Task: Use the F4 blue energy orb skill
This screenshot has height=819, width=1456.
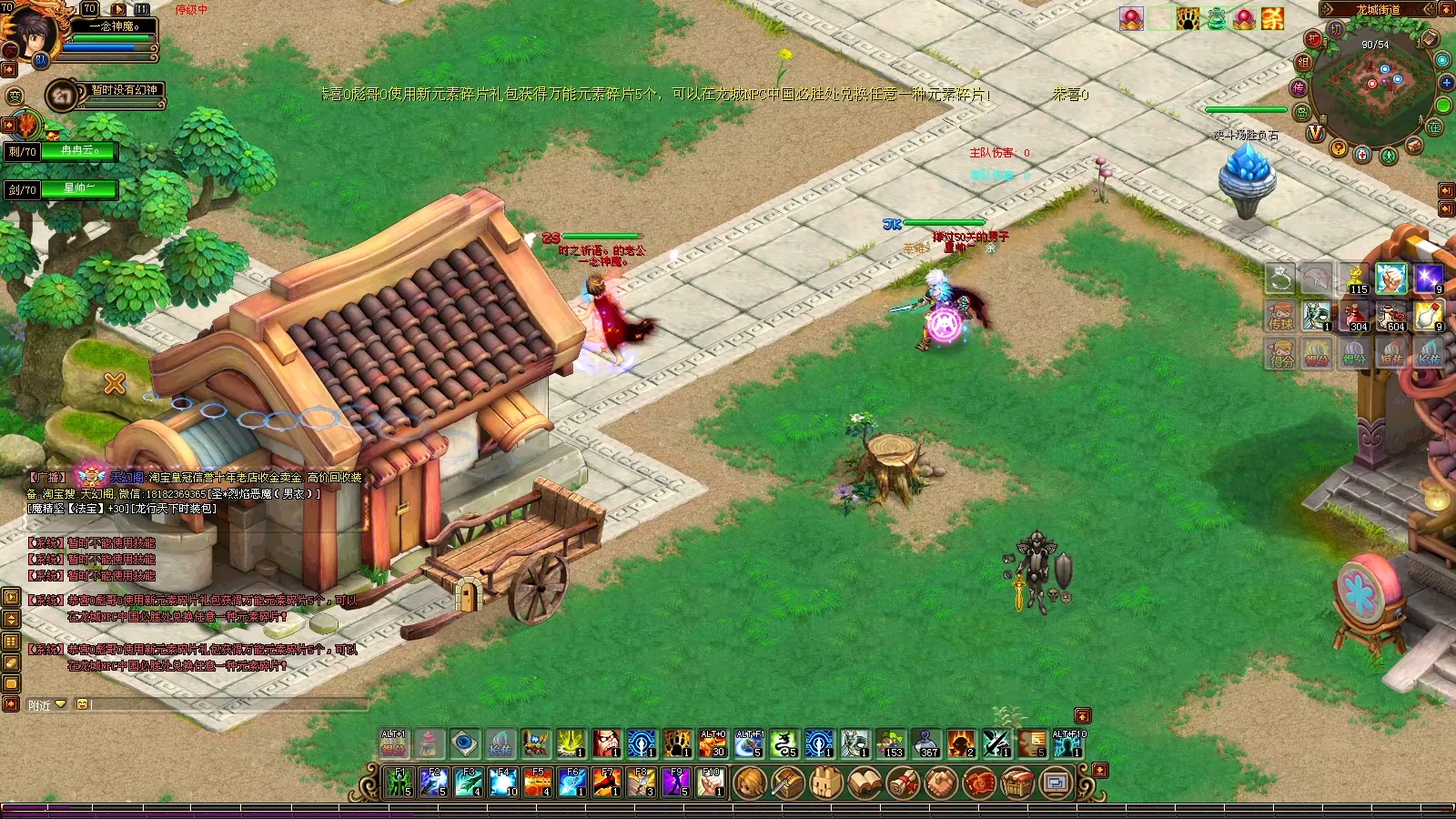Action: 503,783
